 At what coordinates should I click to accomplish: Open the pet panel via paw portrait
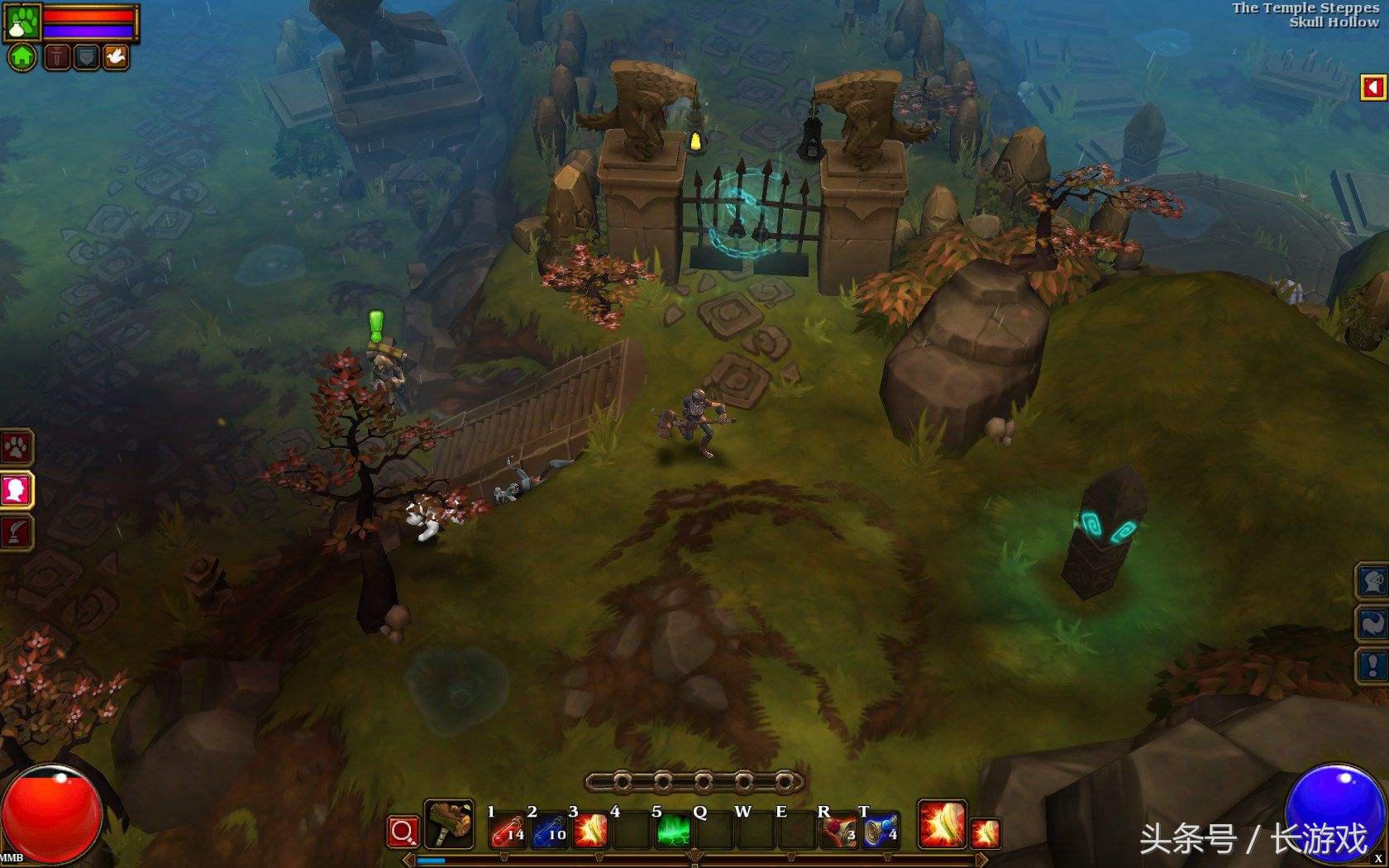(21, 21)
